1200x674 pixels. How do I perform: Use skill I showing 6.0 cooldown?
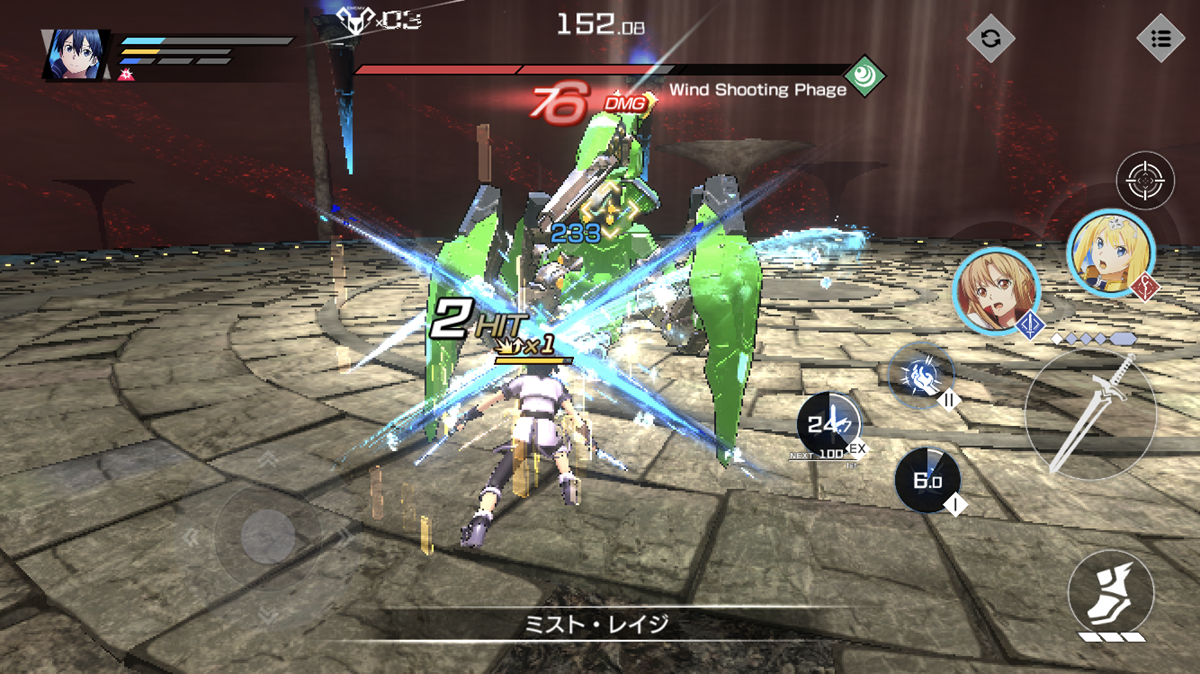927,481
